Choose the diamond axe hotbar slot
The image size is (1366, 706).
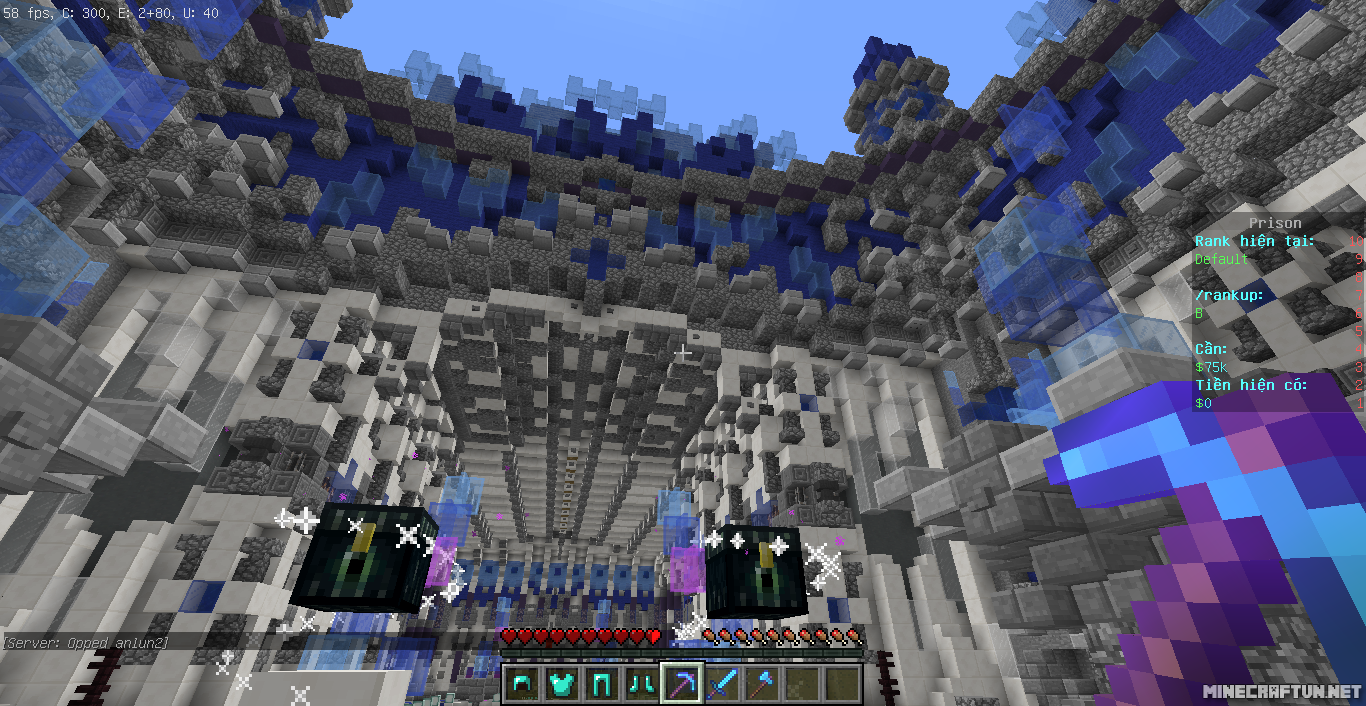pos(762,684)
